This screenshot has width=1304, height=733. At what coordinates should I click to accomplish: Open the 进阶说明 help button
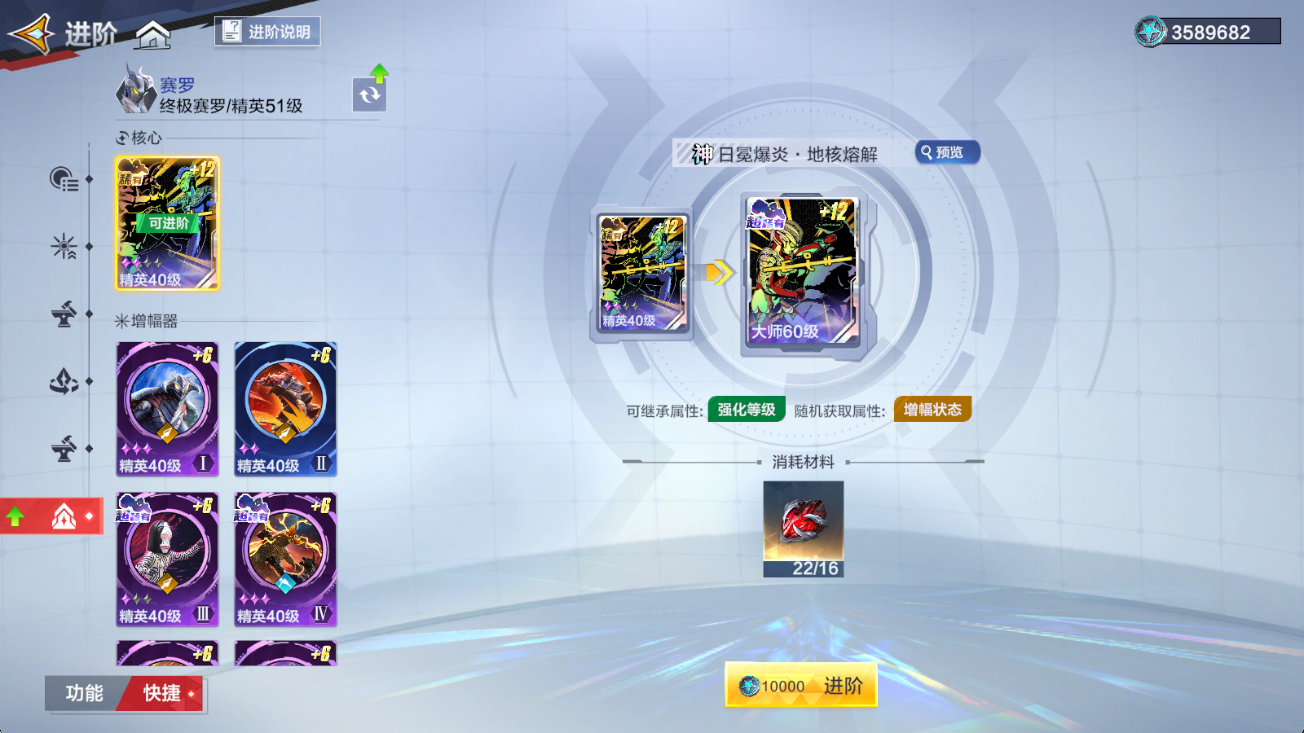coord(267,31)
